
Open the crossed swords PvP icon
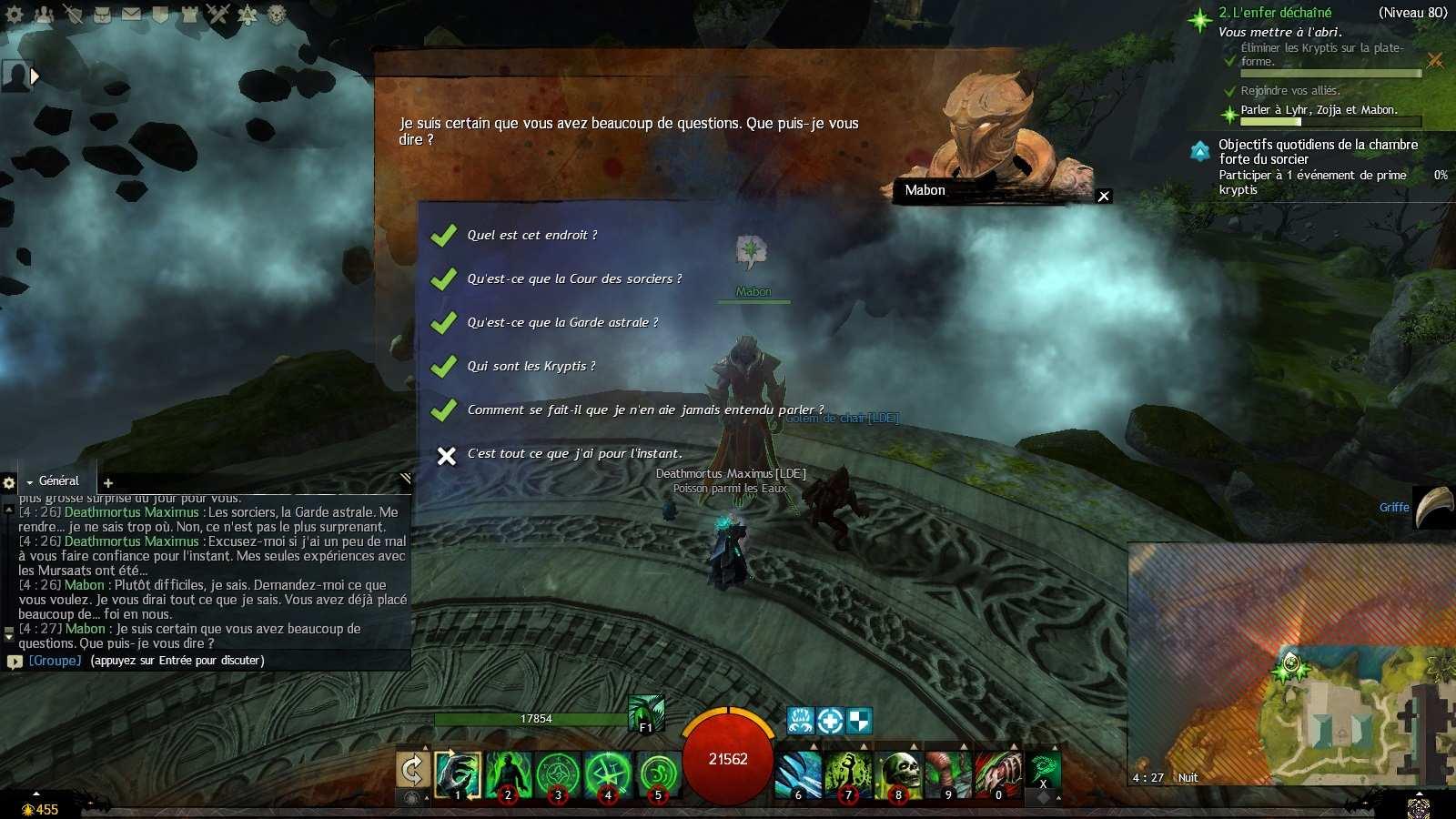(217, 14)
